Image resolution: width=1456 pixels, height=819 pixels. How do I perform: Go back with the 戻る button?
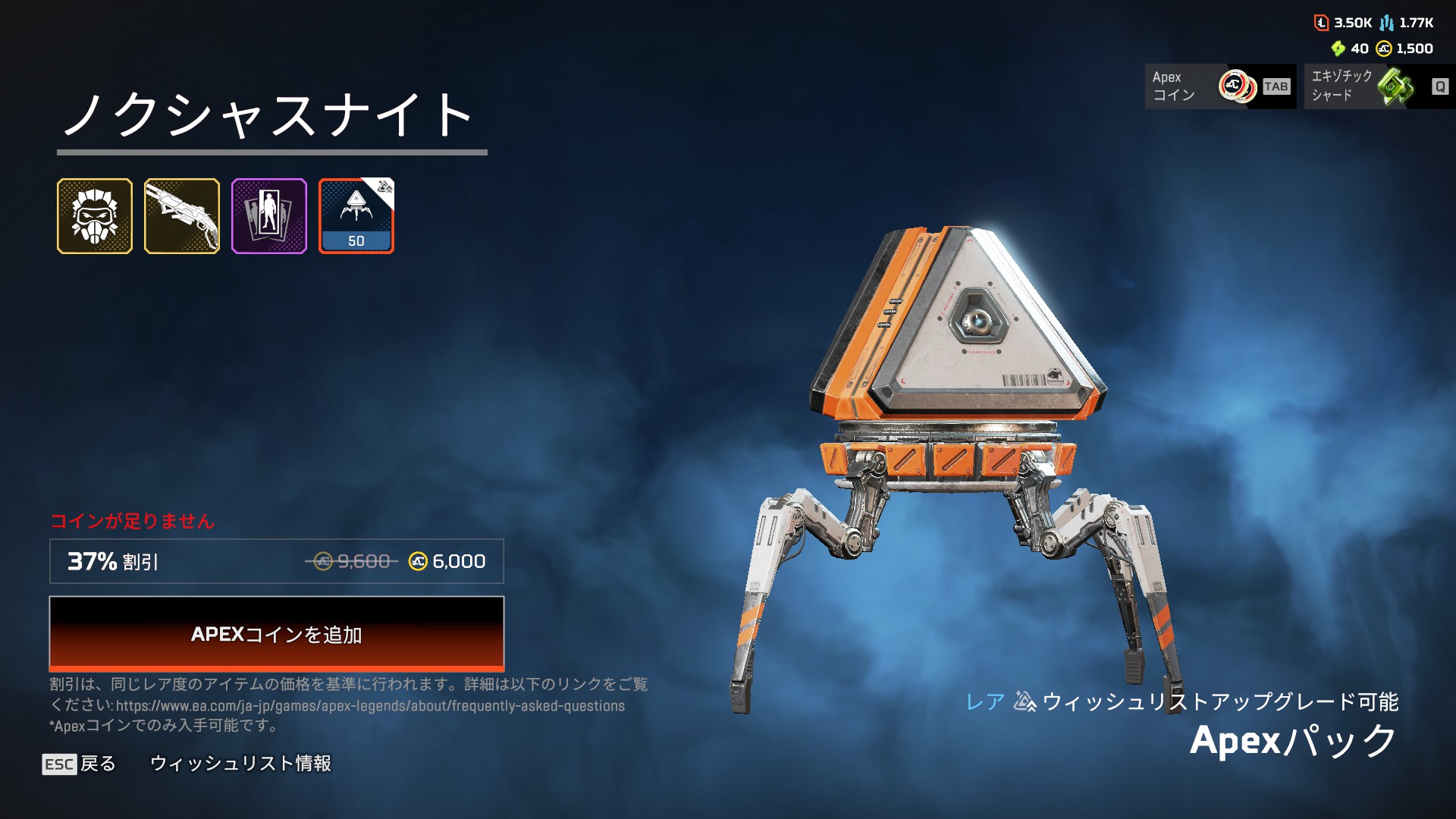80,764
